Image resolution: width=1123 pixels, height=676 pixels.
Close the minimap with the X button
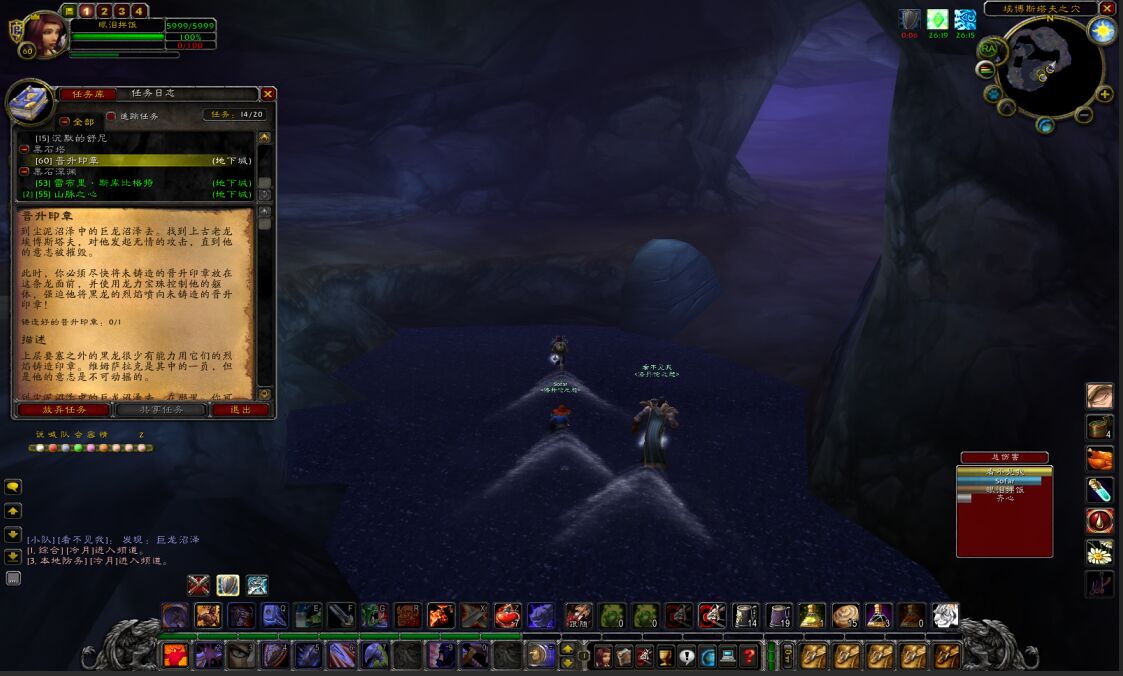[x=1107, y=8]
